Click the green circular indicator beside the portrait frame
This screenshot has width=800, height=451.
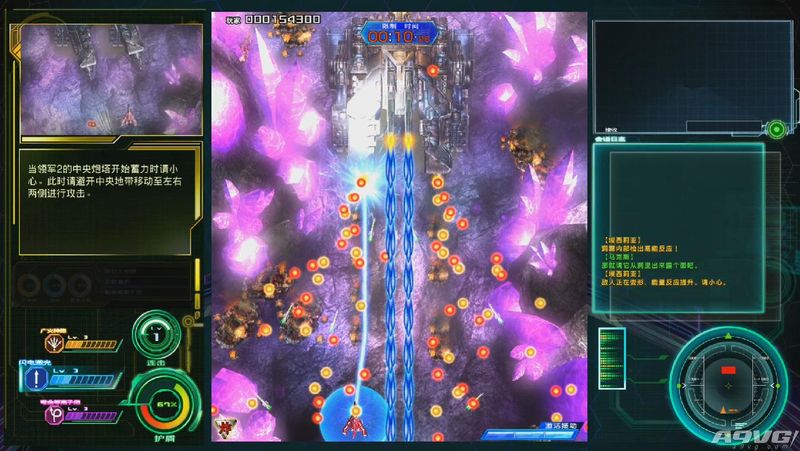pos(776,128)
